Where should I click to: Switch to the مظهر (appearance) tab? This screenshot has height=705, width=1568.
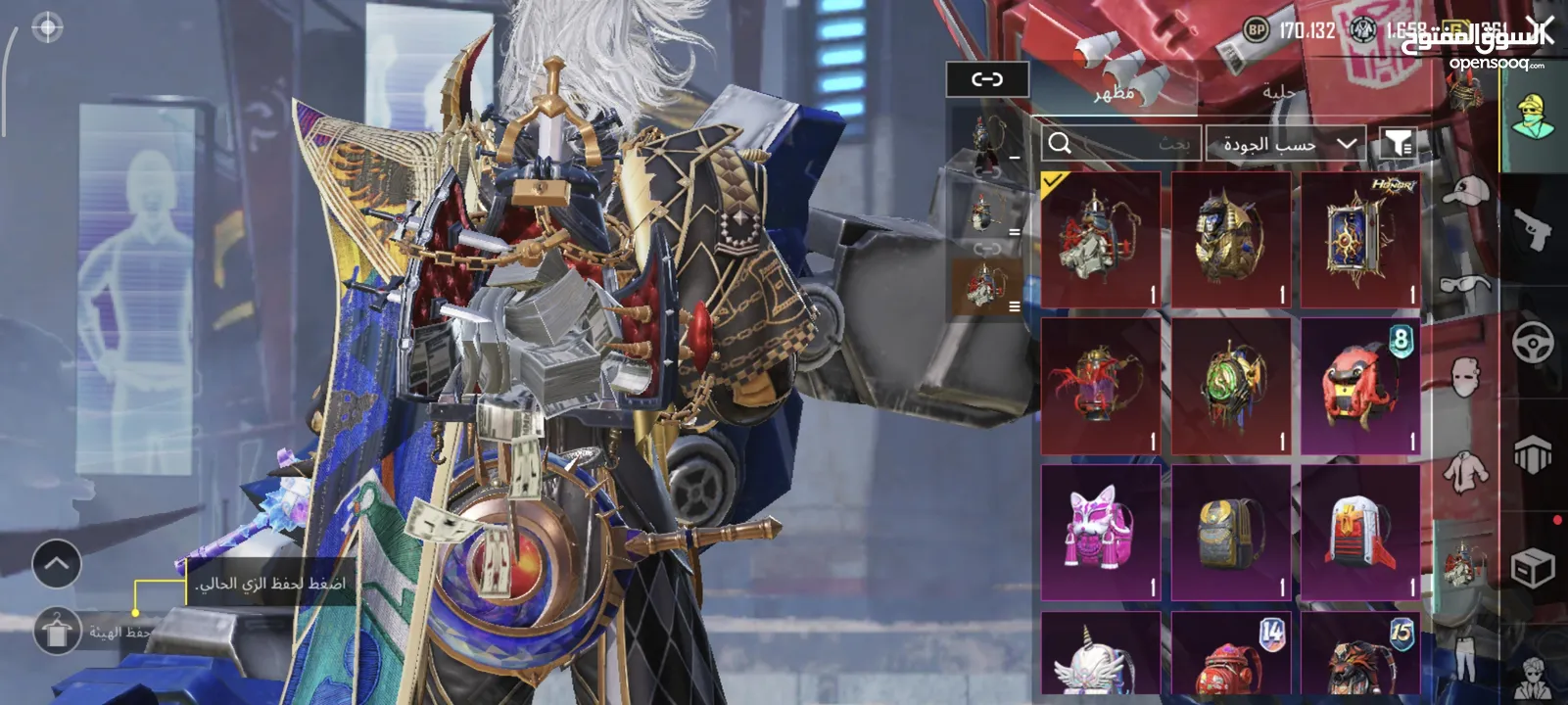tap(1114, 92)
